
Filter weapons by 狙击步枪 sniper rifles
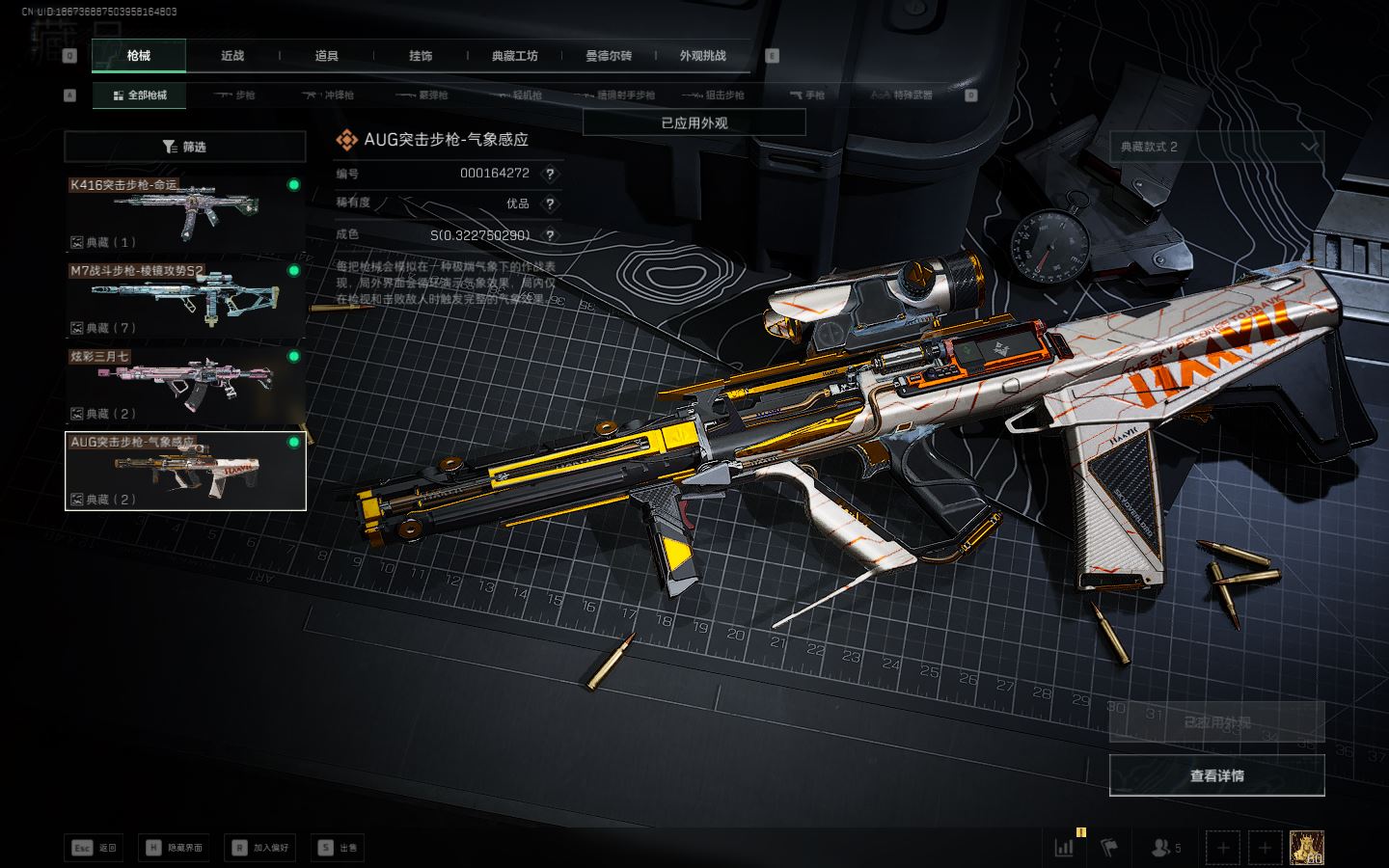tap(713, 95)
